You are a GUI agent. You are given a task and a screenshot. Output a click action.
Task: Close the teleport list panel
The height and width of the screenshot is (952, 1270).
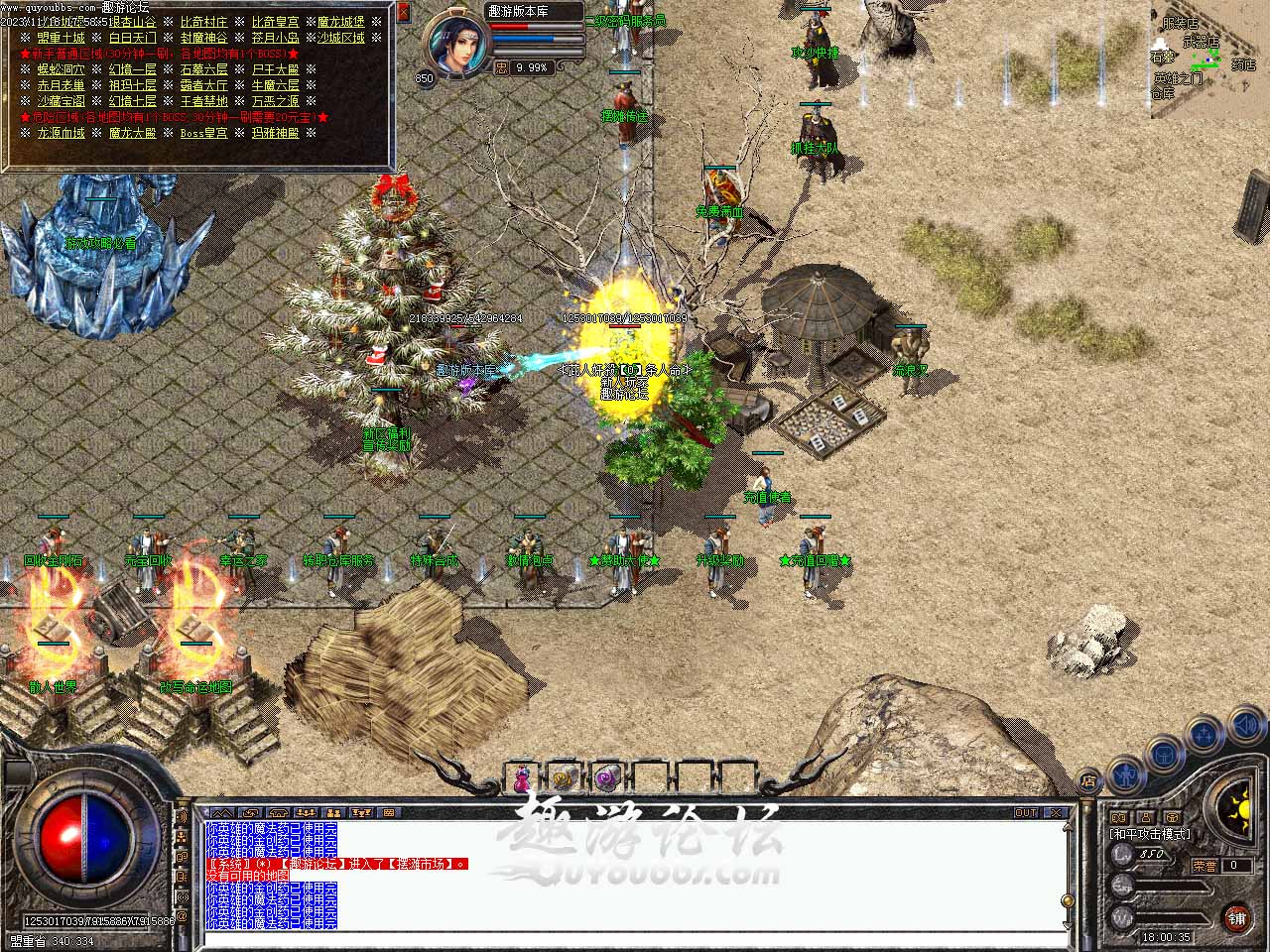[x=404, y=13]
